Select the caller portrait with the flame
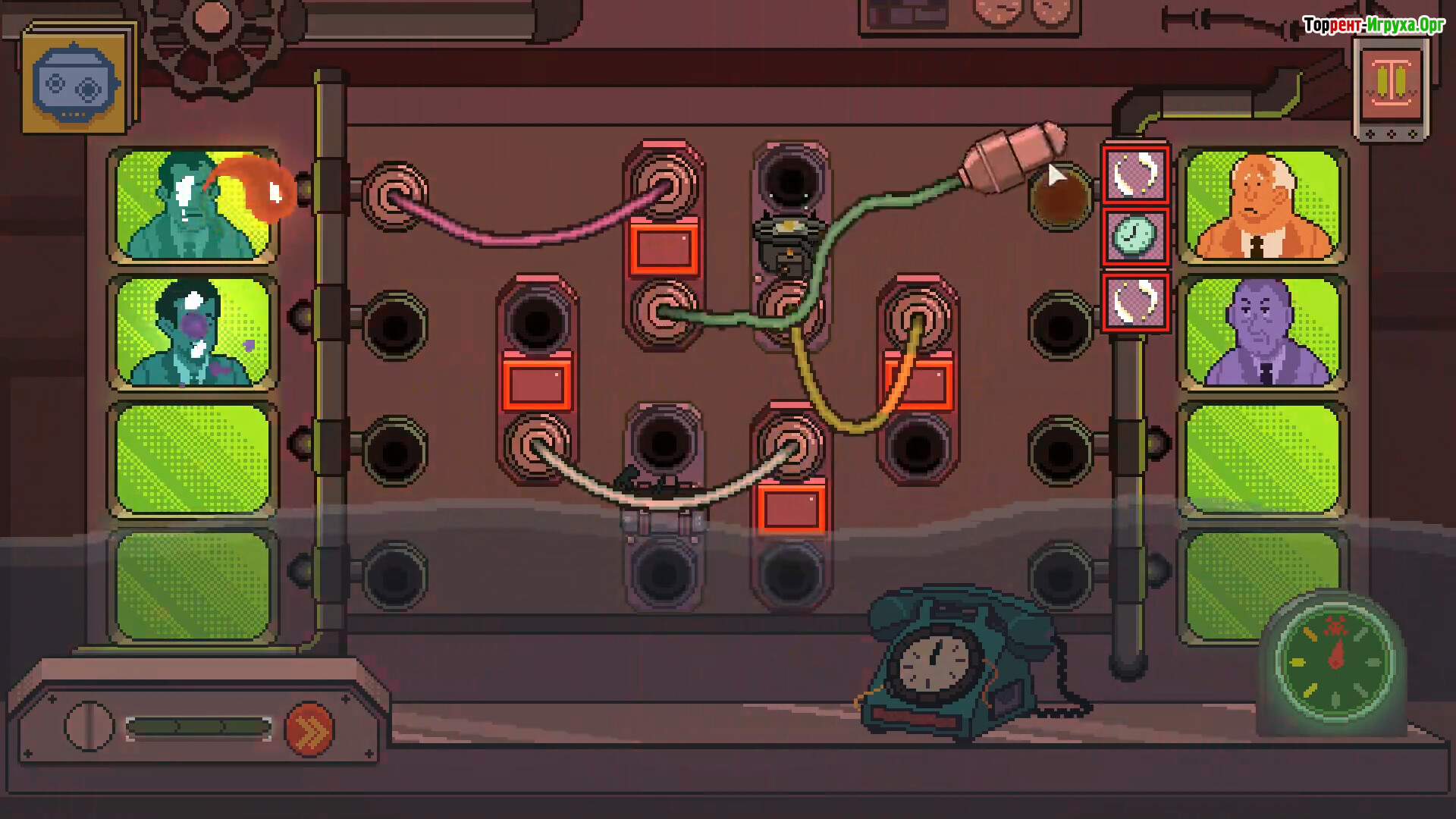This screenshot has width=1456, height=819. (193, 205)
